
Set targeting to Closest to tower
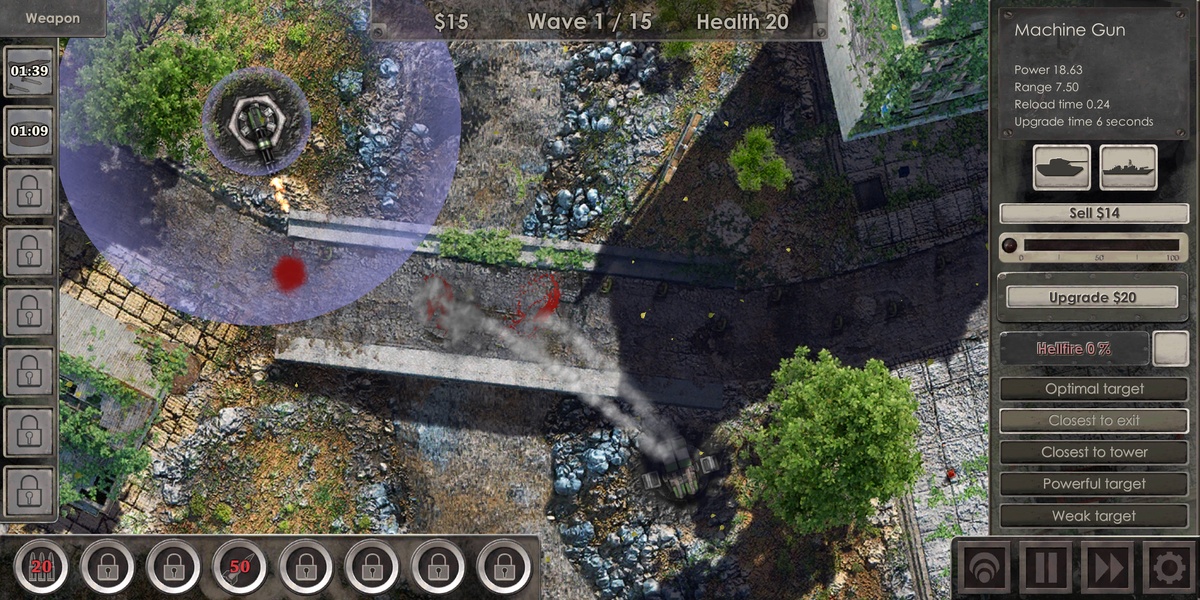click(x=1094, y=452)
